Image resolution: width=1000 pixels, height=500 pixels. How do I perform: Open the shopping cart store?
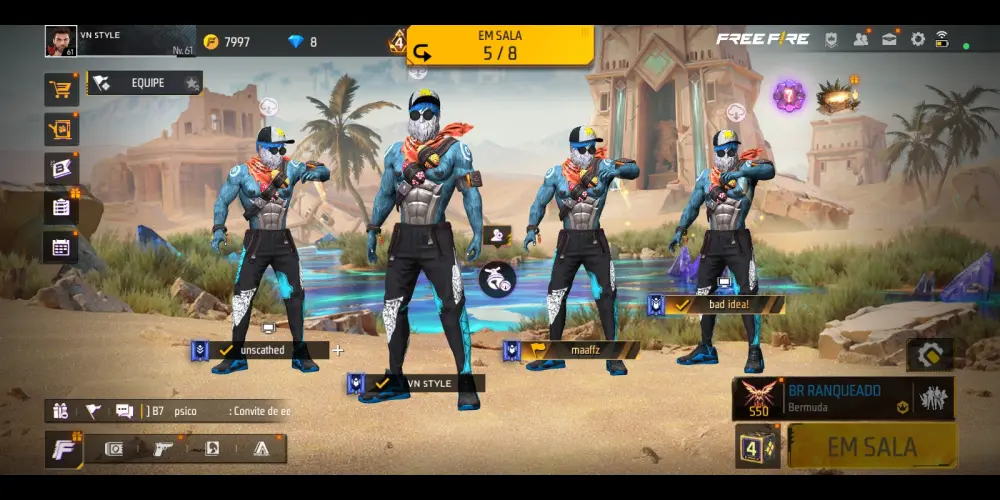pyautogui.click(x=61, y=90)
